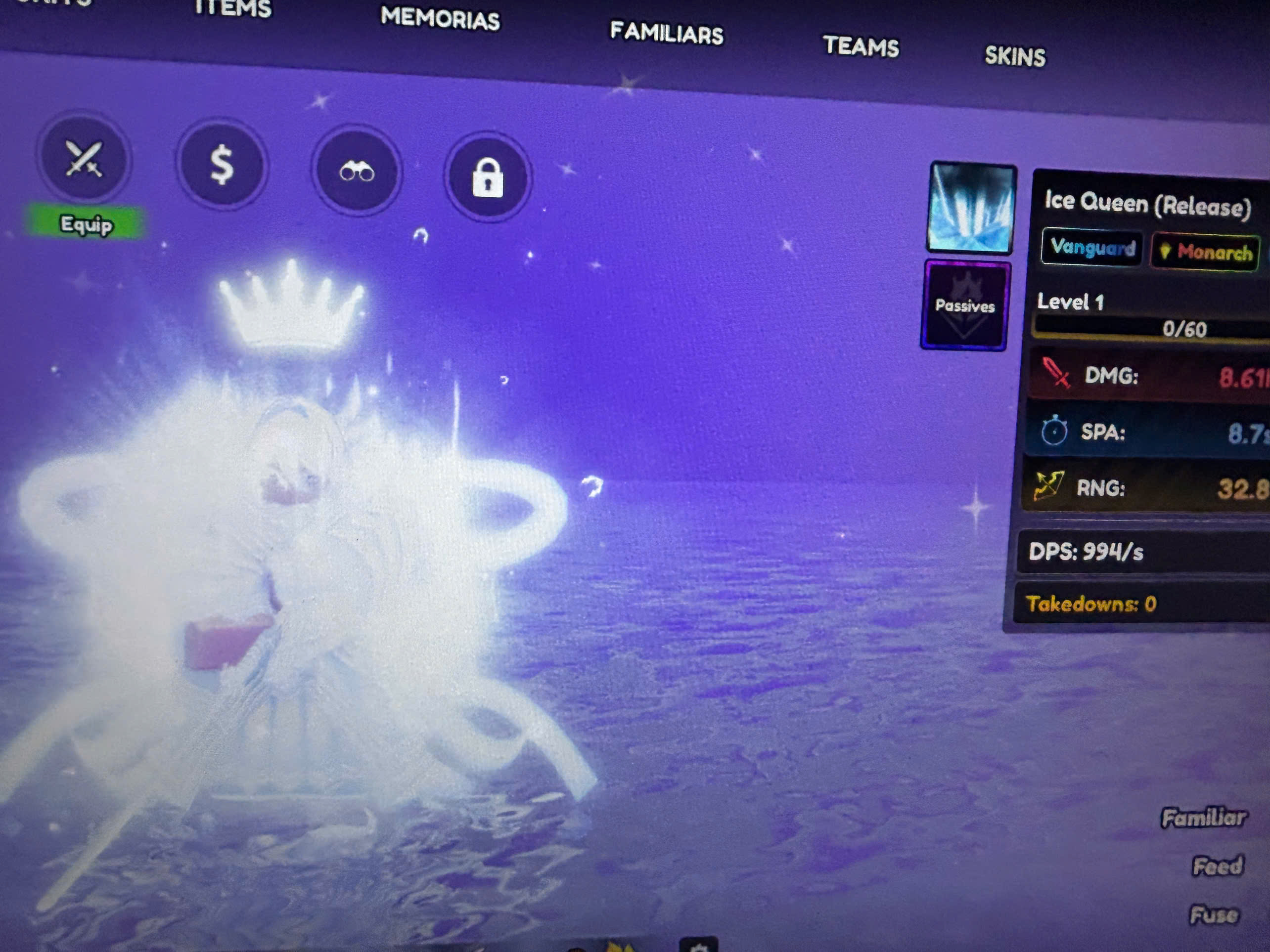
Task: Switch to the Items tab
Action: click(232, 8)
